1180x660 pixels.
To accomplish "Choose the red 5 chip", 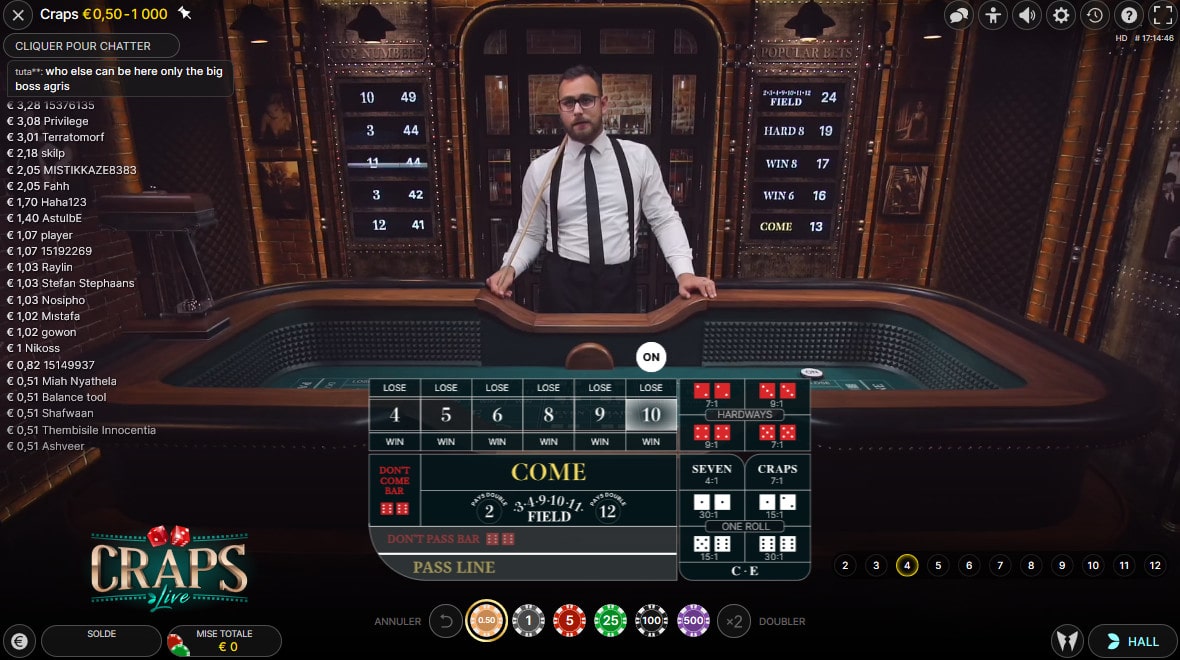I will [x=569, y=621].
